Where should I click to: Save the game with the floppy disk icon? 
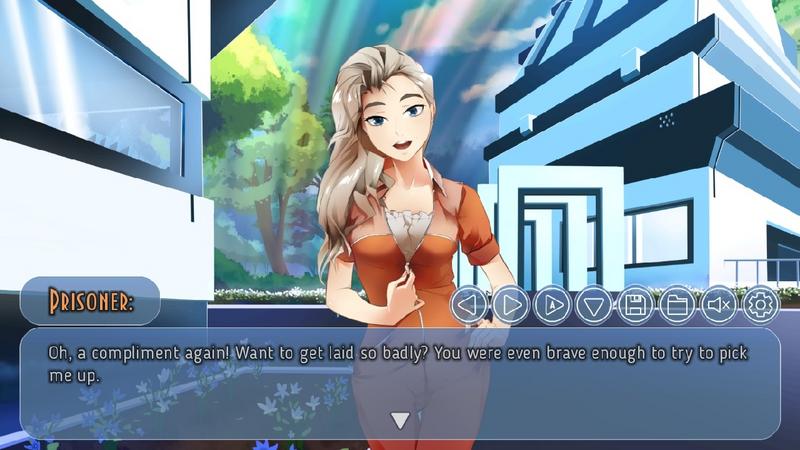click(x=635, y=305)
